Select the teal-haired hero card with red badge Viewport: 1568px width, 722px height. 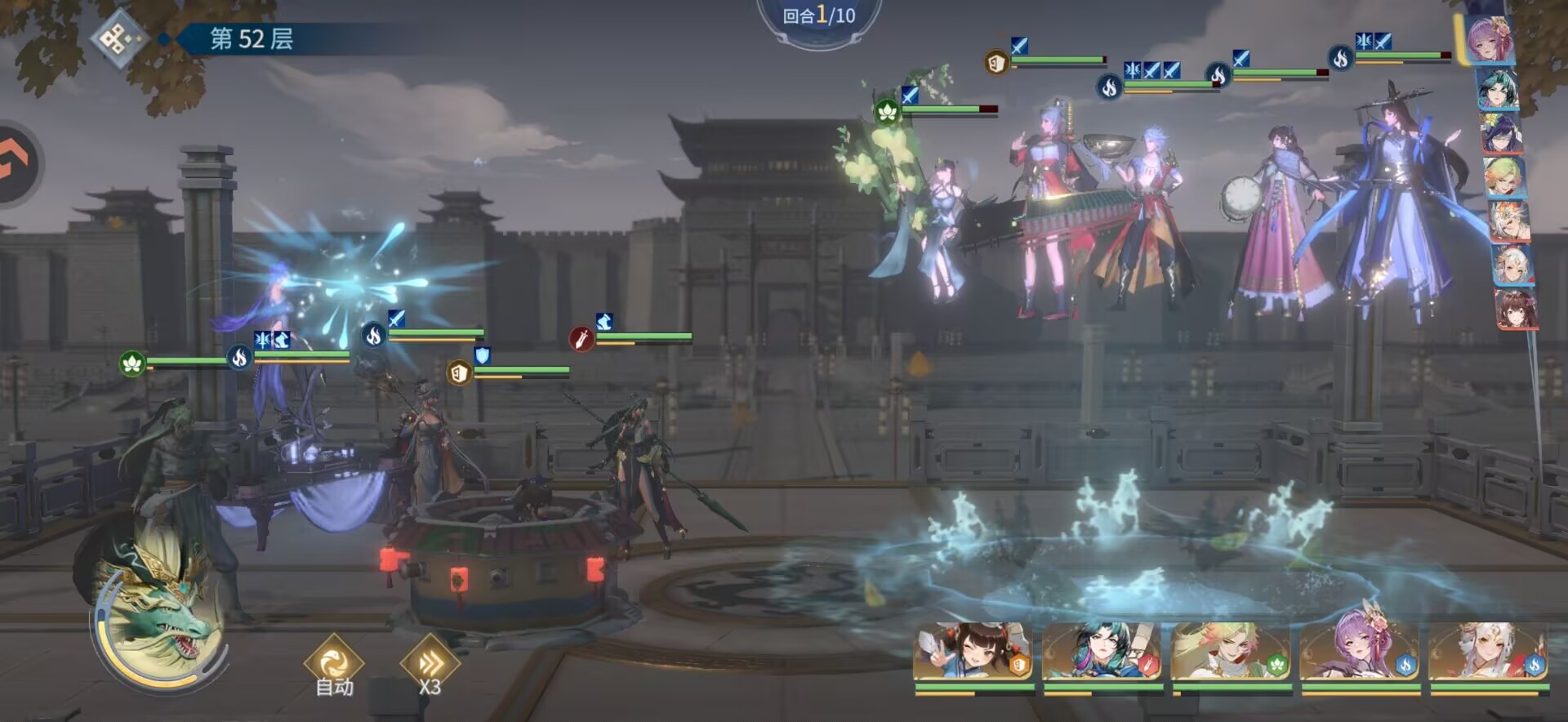click(1102, 653)
